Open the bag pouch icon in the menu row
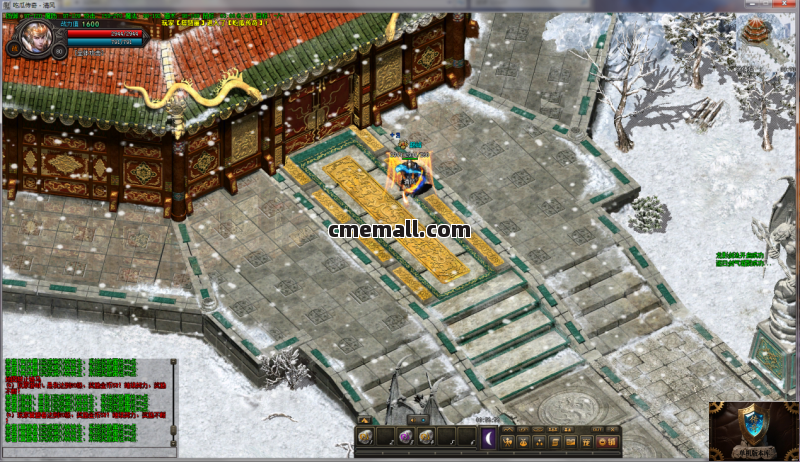This screenshot has height=462, width=800. (x=524, y=441)
